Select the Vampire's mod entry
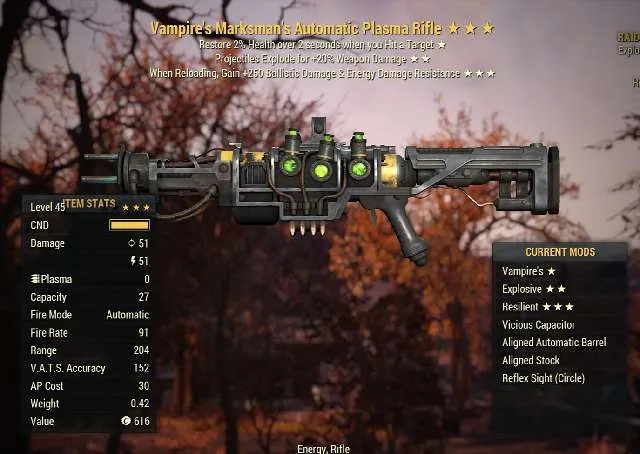 coord(531,271)
